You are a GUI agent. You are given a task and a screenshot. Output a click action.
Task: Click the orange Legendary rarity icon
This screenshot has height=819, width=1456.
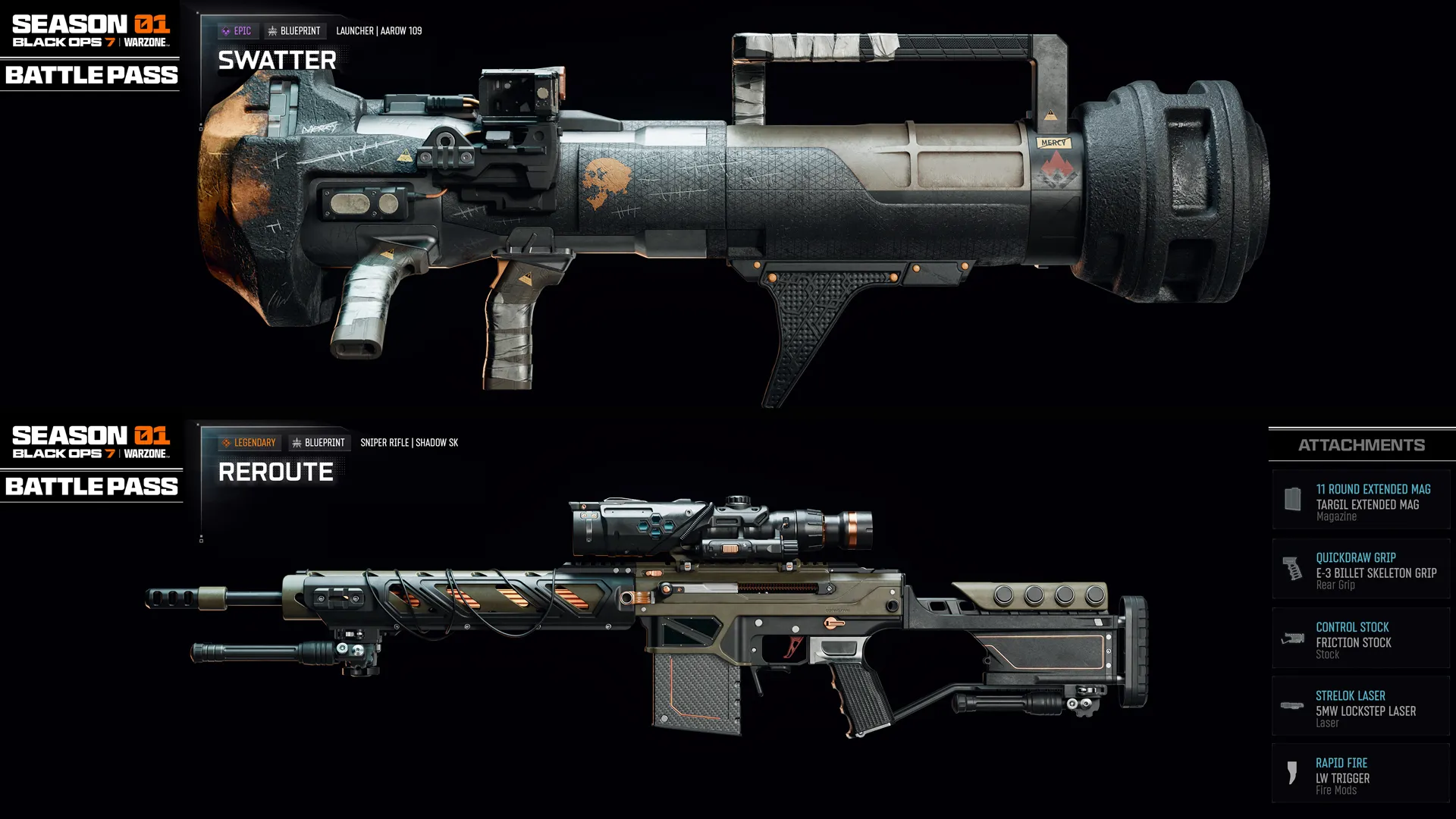pyautogui.click(x=227, y=442)
